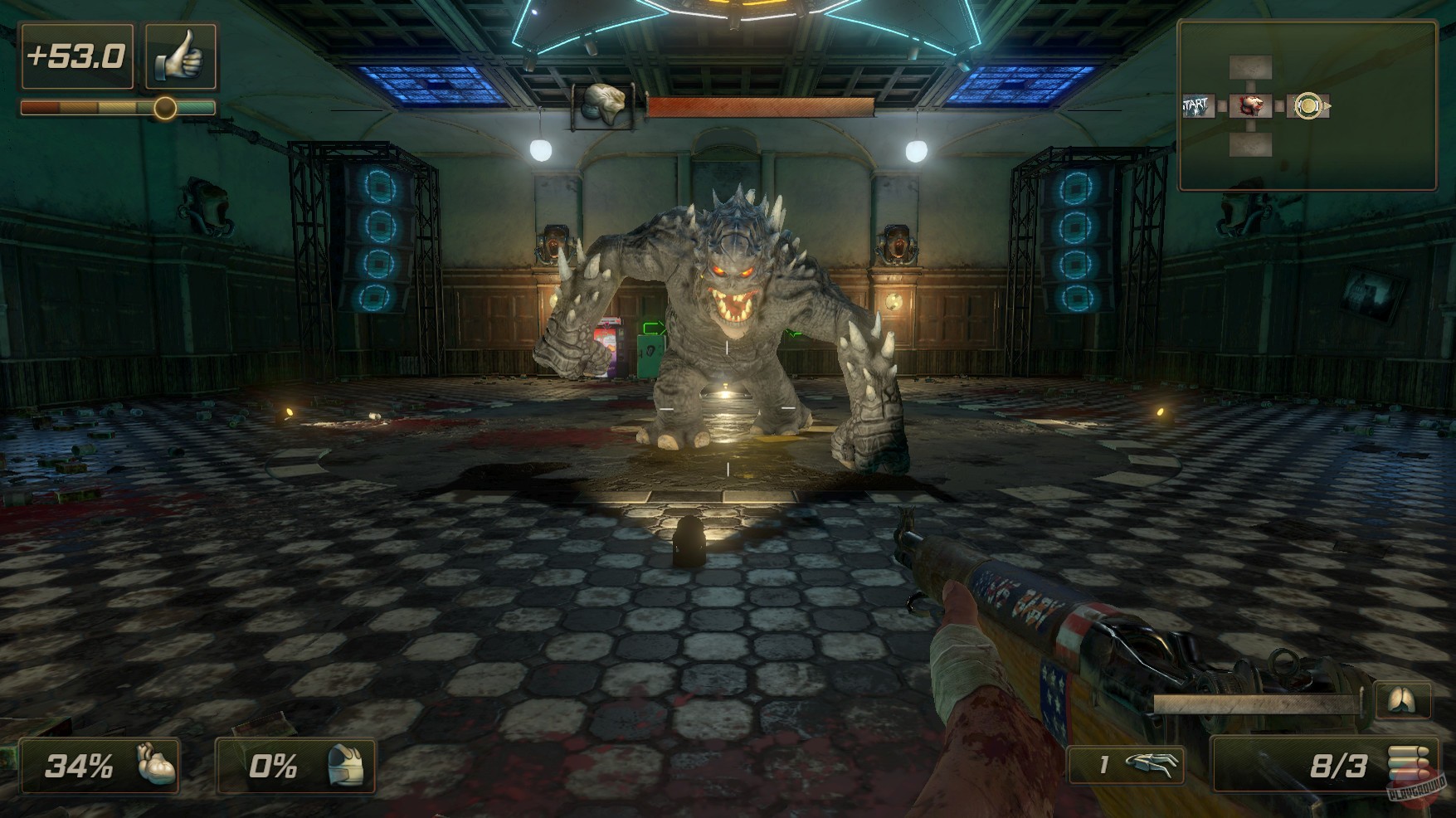1456x818 pixels.
Task: Click the arrow pointer next to the current room
Action: pyautogui.click(x=1328, y=107)
